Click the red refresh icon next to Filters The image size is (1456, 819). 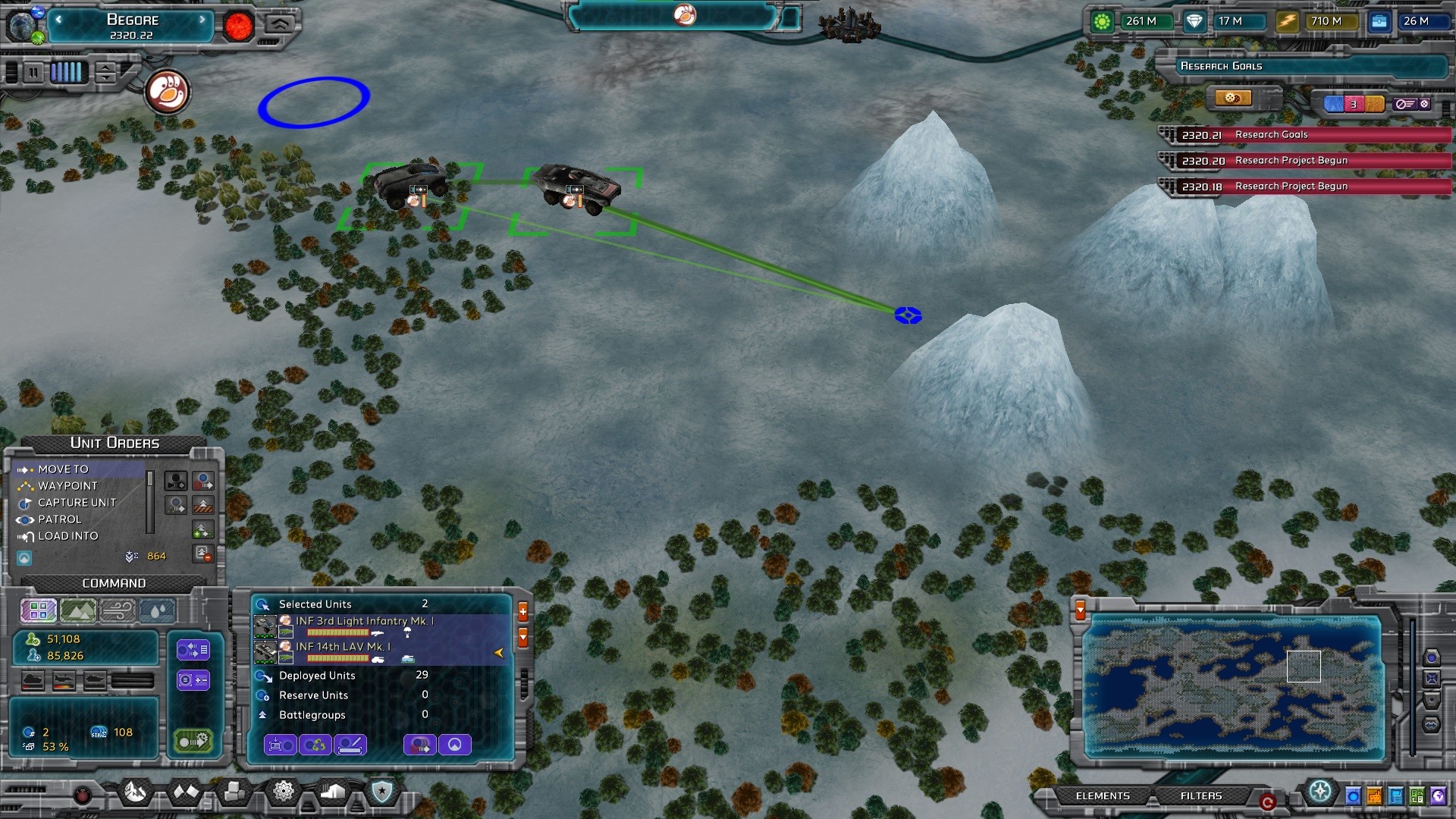(1268, 801)
